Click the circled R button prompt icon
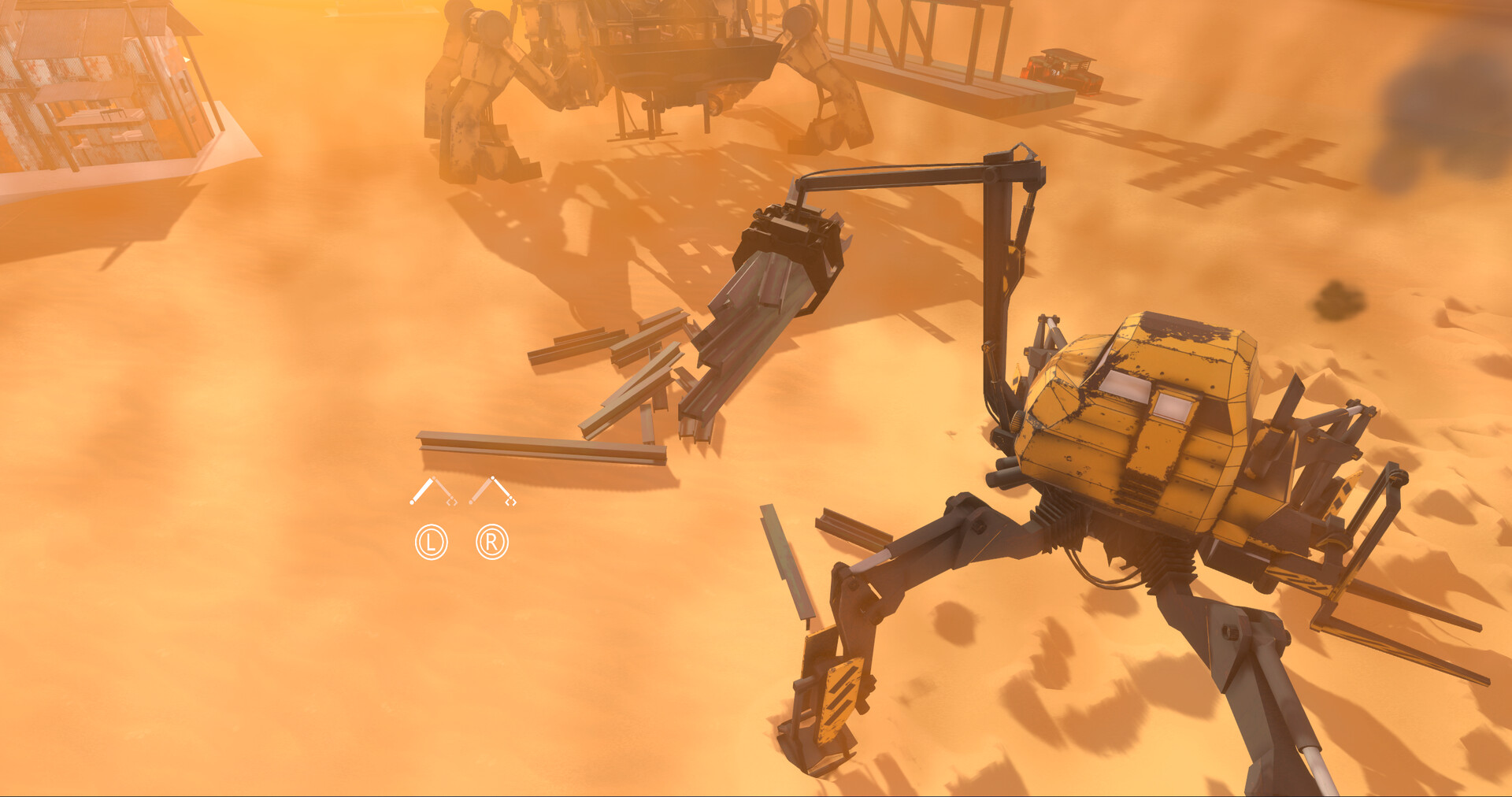This screenshot has width=1512, height=797. click(492, 542)
